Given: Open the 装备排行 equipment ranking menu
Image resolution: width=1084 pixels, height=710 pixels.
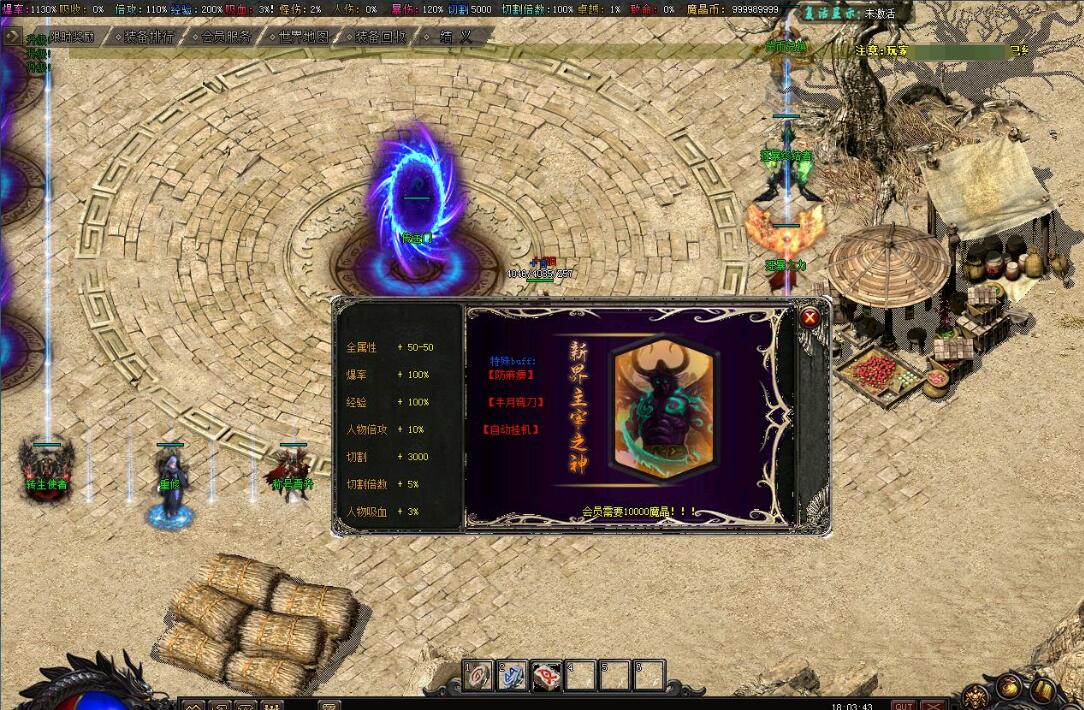Looking at the screenshot, I should [145, 36].
